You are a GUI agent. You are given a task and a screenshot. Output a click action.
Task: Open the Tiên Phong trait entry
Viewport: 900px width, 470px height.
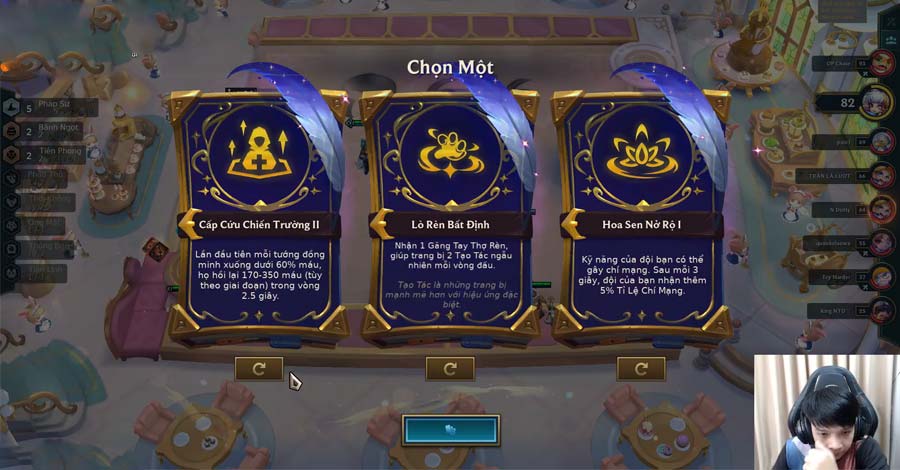(50, 154)
